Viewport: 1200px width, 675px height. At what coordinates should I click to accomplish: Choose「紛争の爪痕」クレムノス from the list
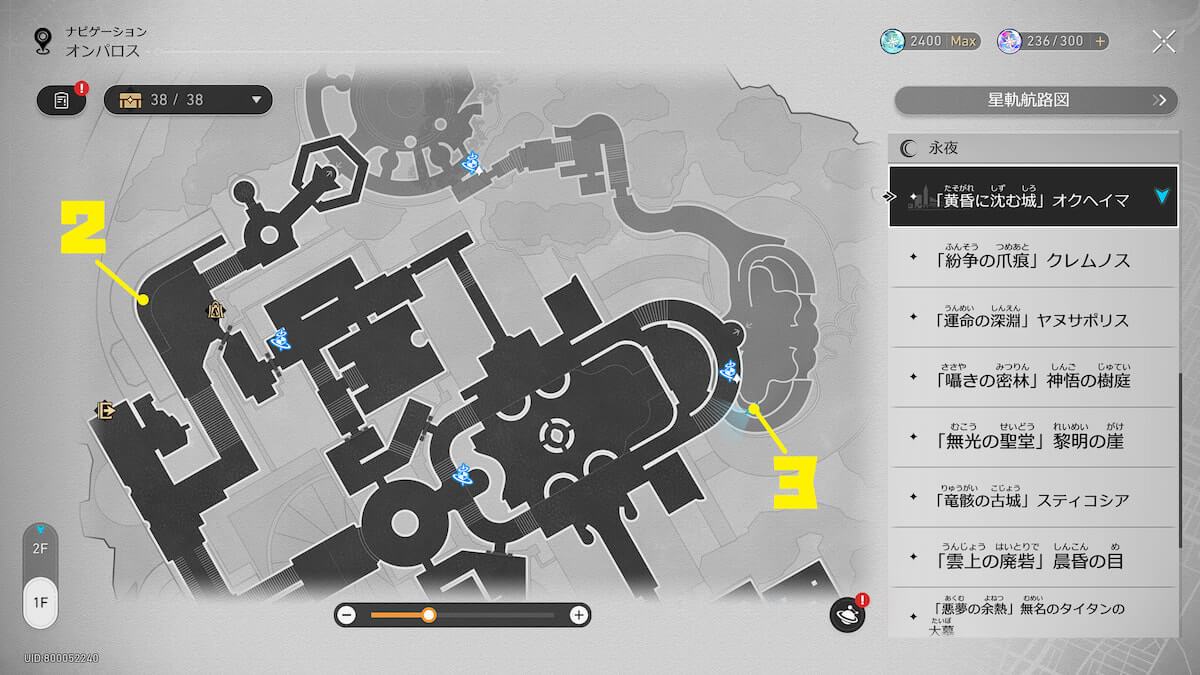pos(1034,259)
